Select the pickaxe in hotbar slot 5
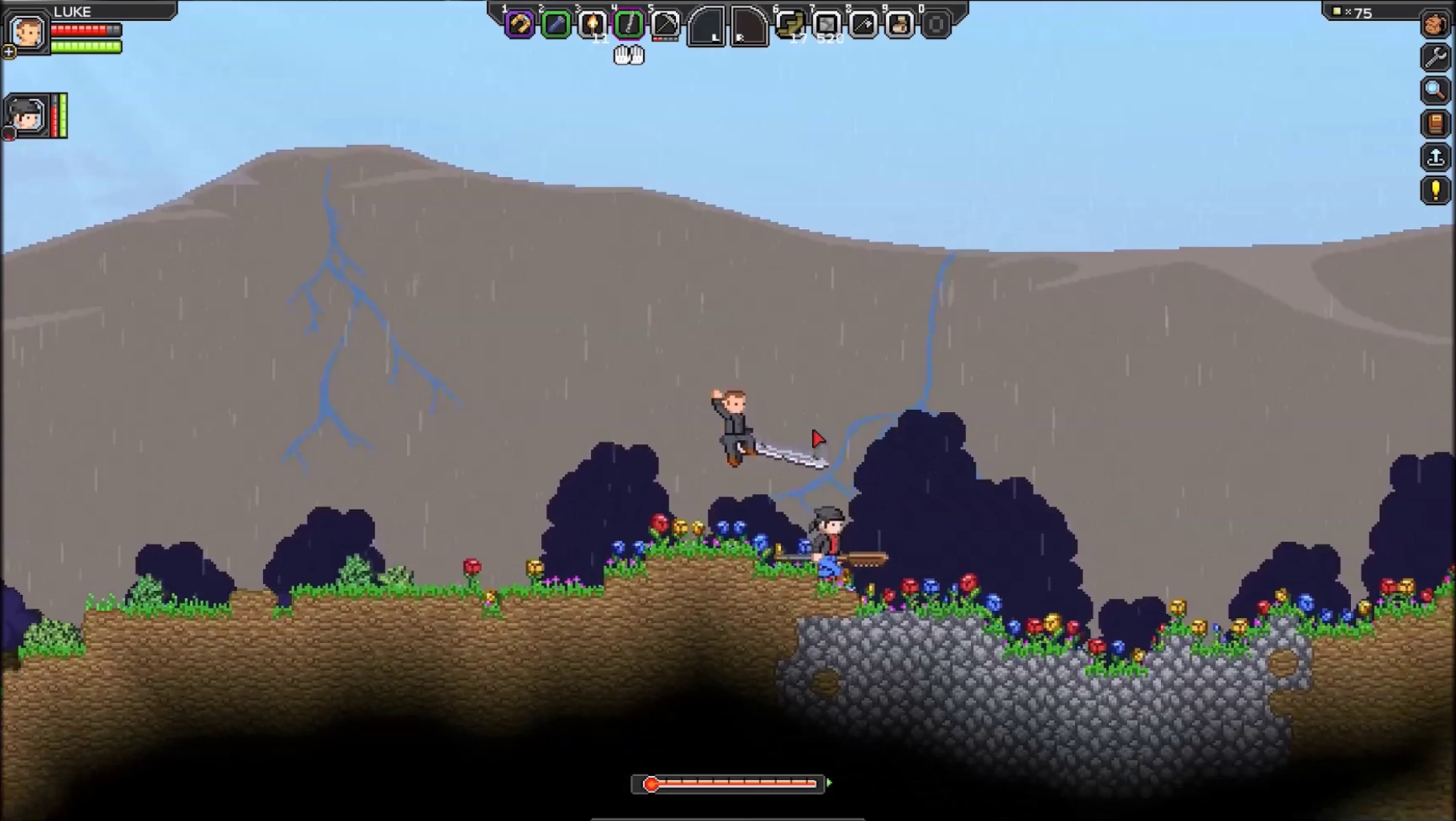 click(665, 25)
